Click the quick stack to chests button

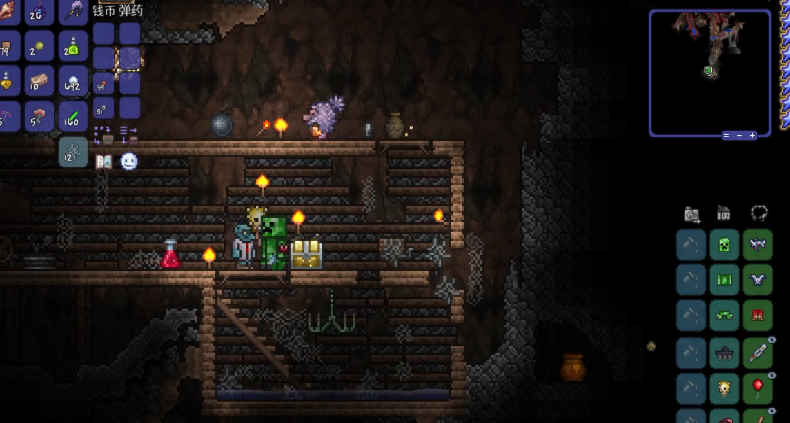point(102,133)
